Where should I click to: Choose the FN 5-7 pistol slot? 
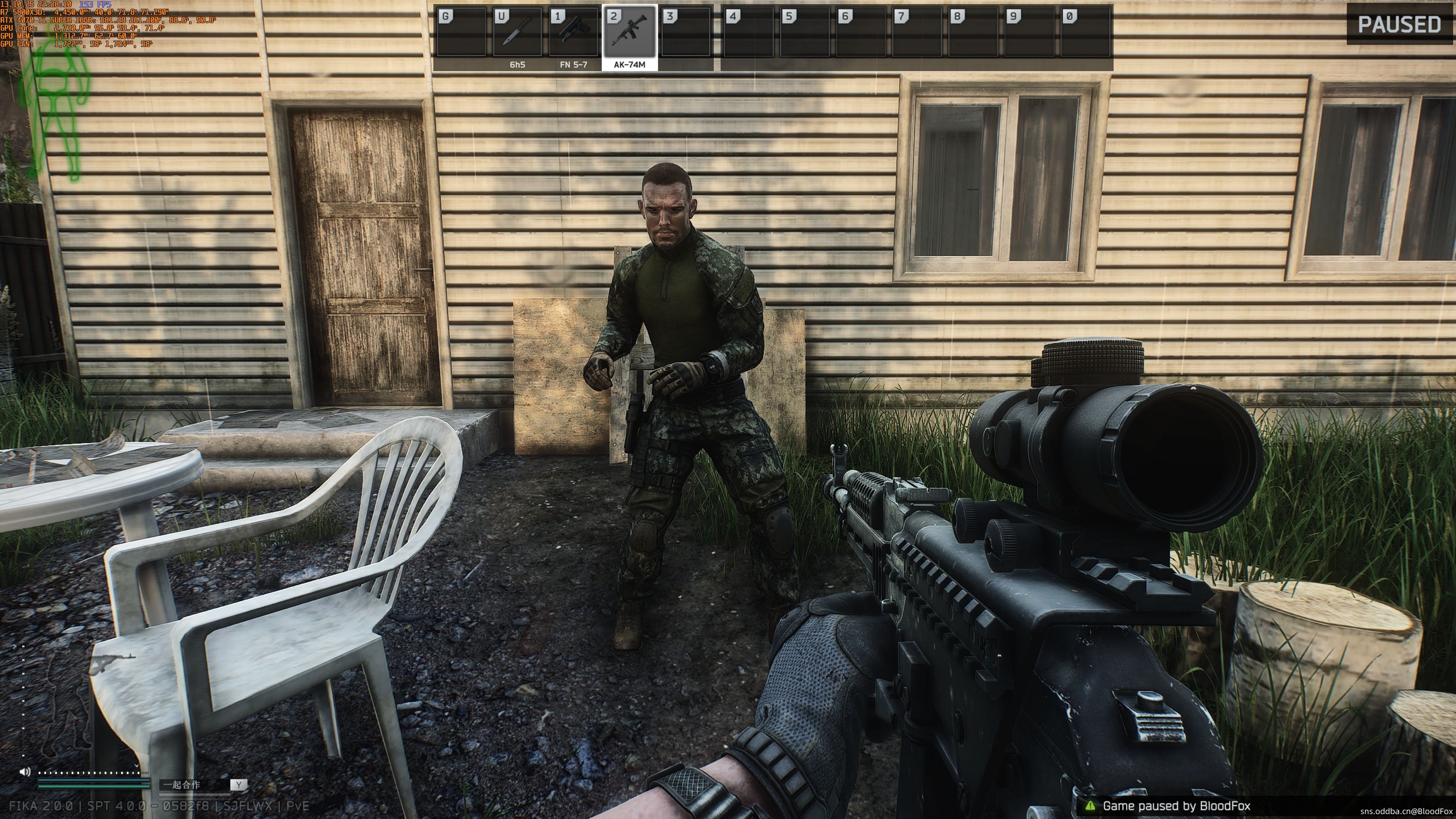point(573,32)
